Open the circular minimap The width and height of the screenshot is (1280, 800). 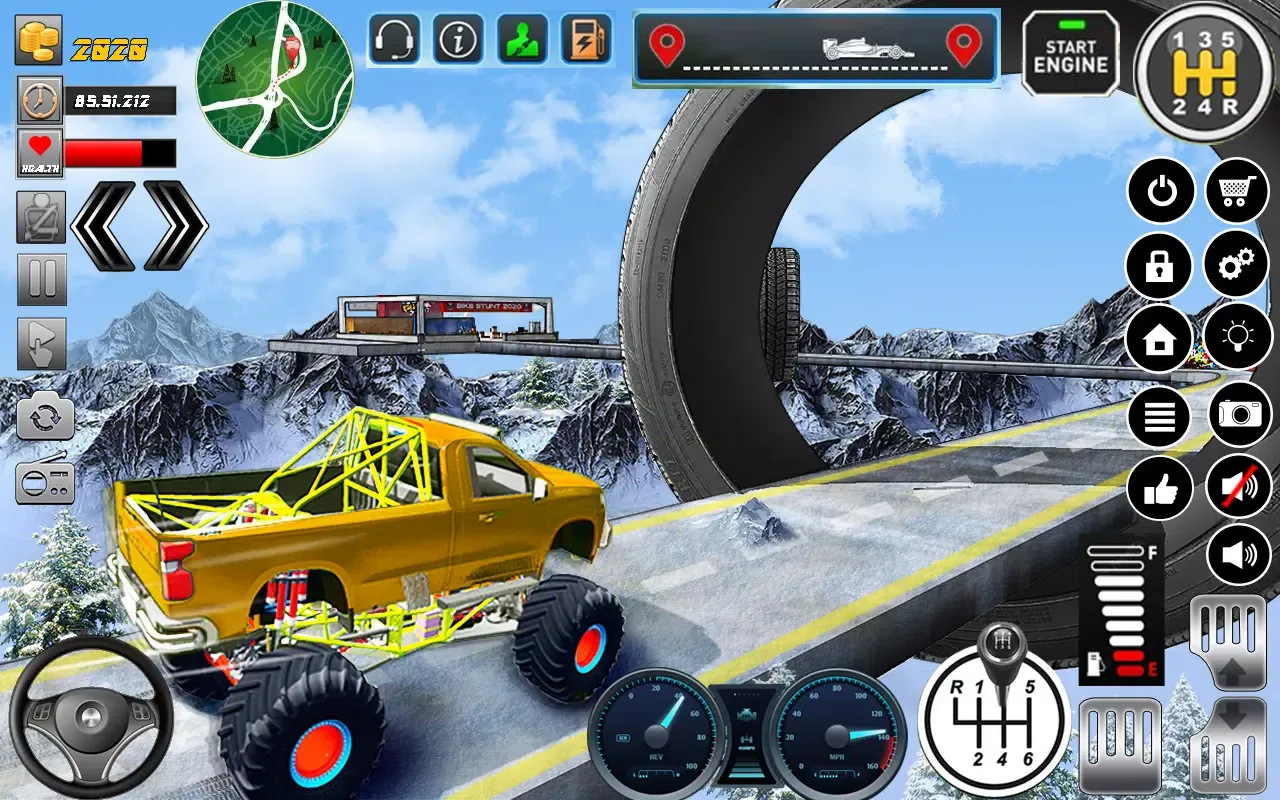coord(274,80)
